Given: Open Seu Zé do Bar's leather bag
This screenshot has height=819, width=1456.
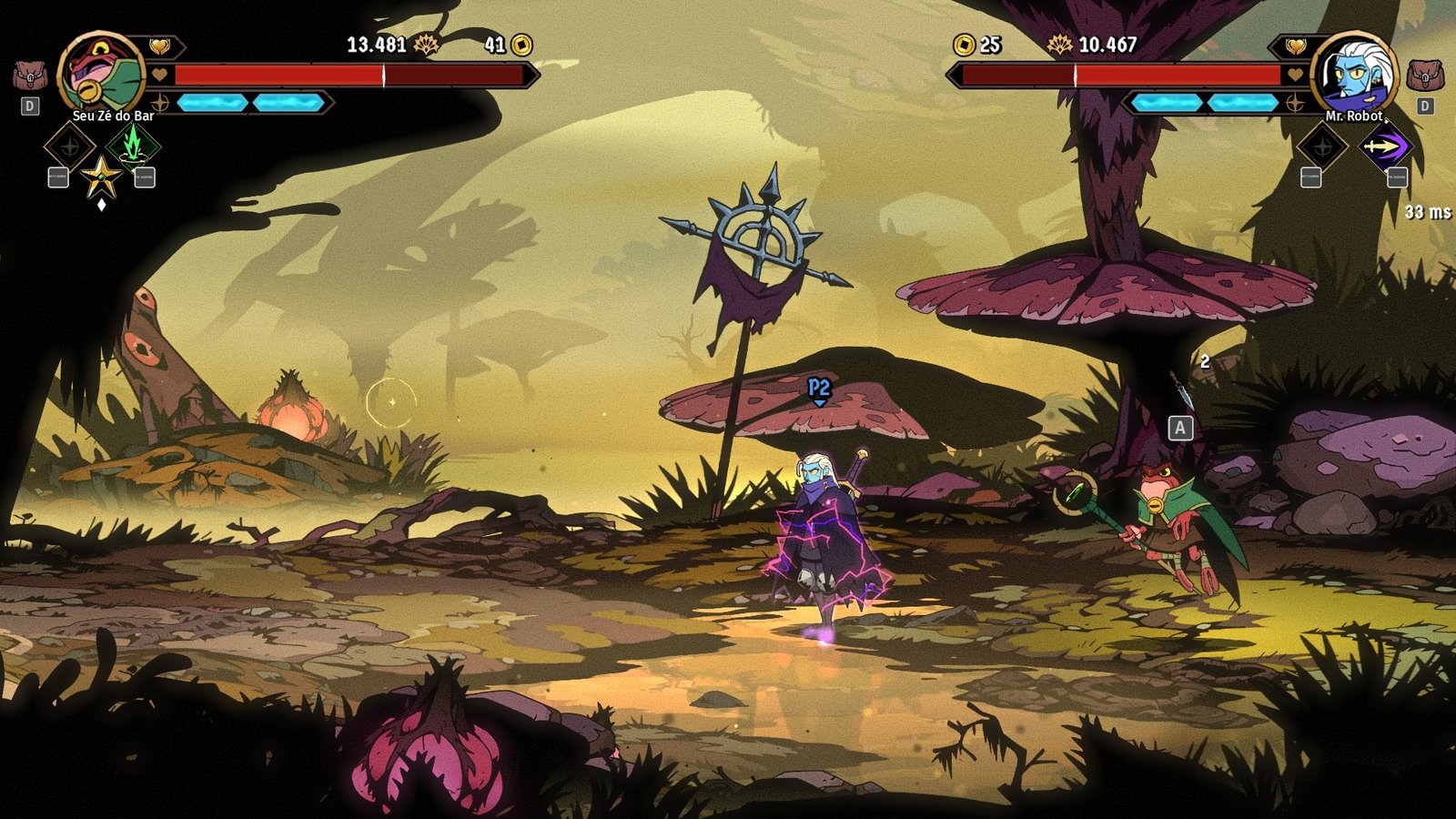Looking at the screenshot, I should tap(30, 76).
